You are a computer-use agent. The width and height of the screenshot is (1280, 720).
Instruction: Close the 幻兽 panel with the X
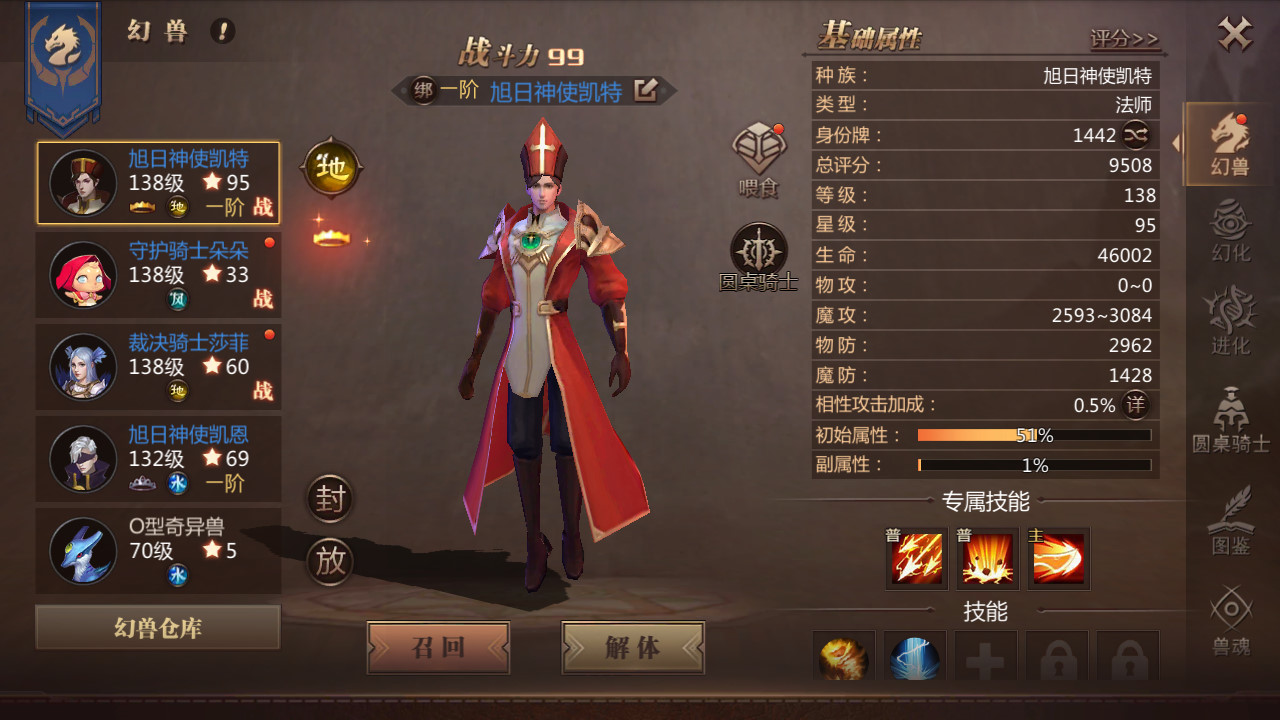click(x=1235, y=36)
